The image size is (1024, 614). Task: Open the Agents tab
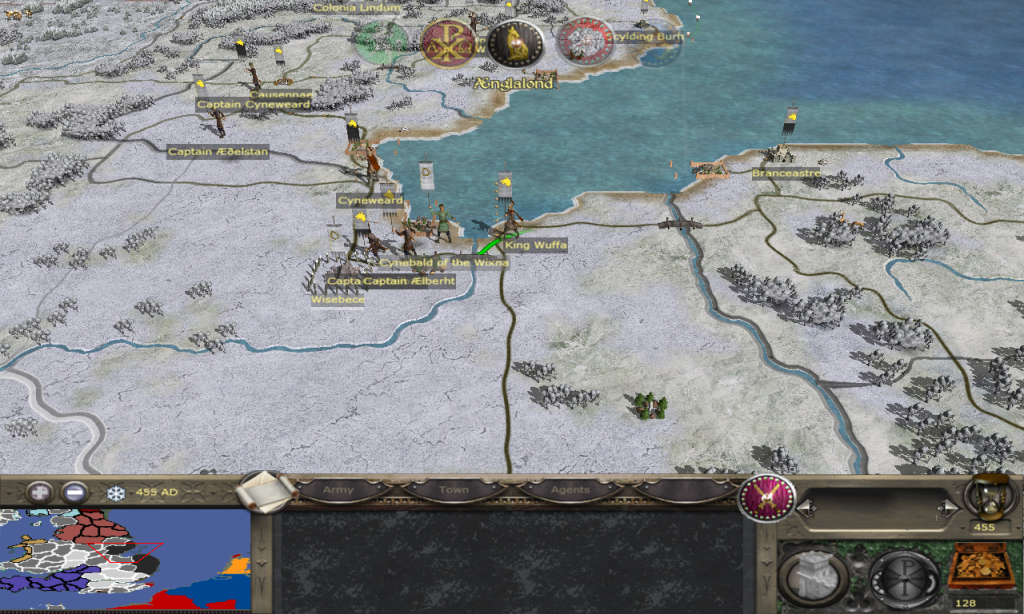coord(569,490)
